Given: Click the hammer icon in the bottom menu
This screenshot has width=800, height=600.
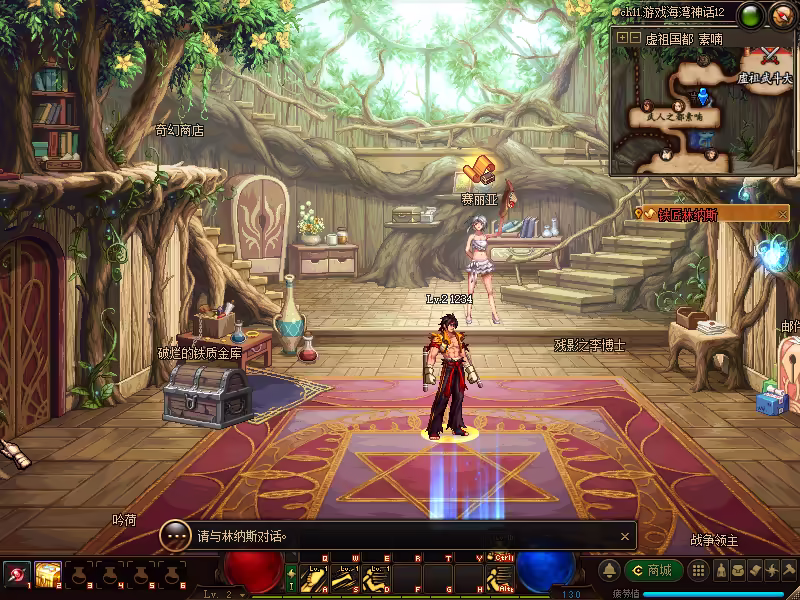Looking at the screenshot, I should point(787,571).
